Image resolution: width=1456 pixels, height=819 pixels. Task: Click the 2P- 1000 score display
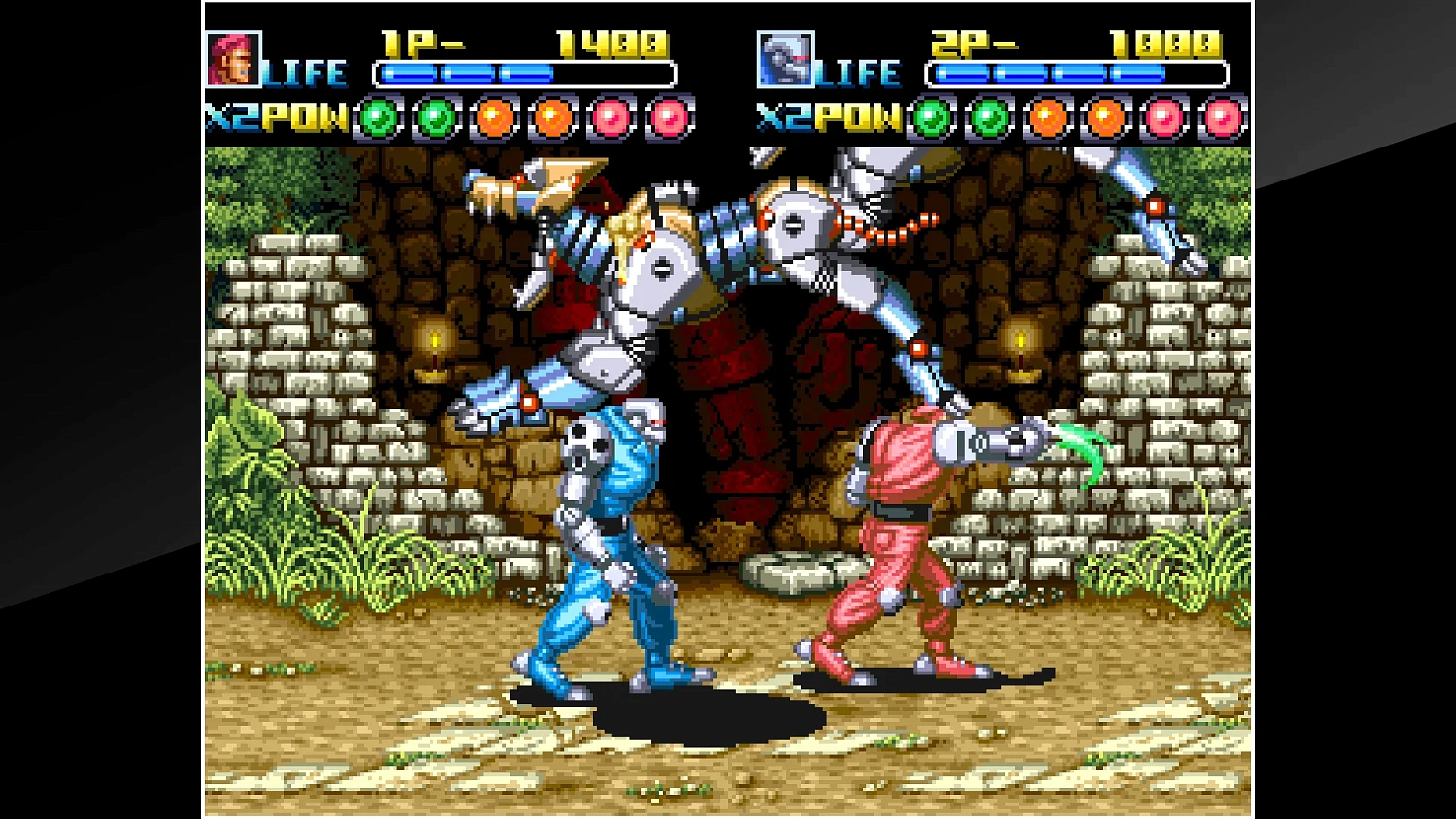[1077, 43]
